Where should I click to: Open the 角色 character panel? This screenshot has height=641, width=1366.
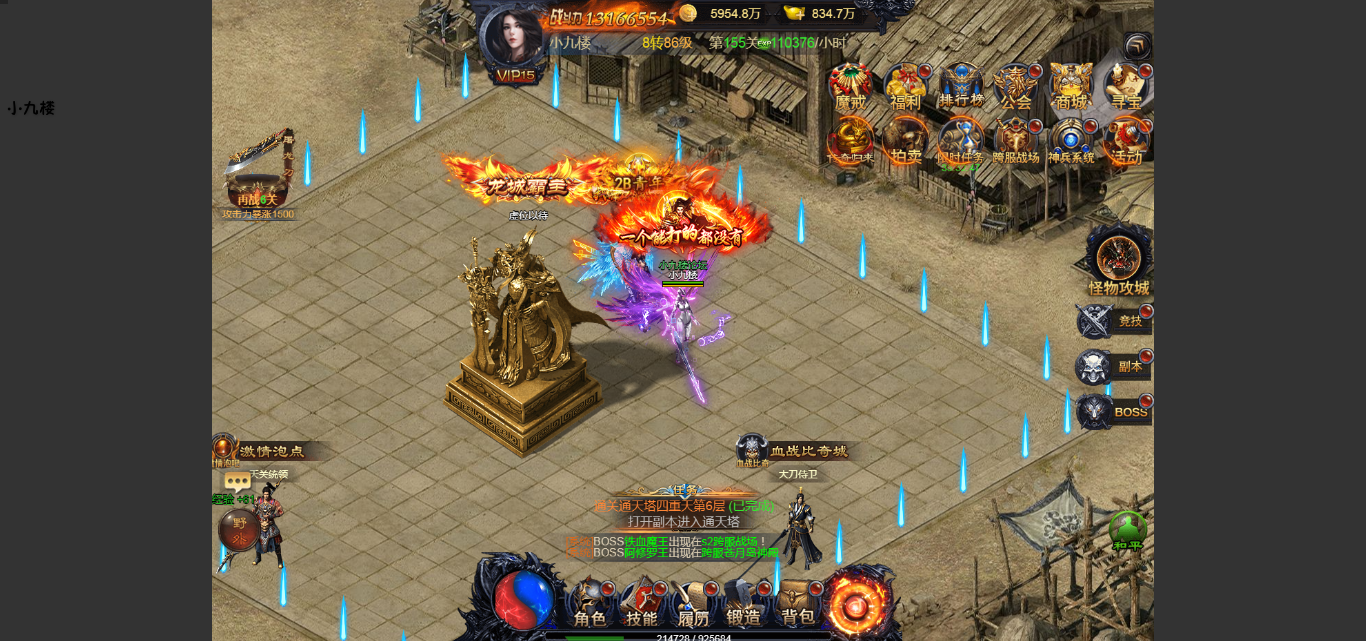590,604
